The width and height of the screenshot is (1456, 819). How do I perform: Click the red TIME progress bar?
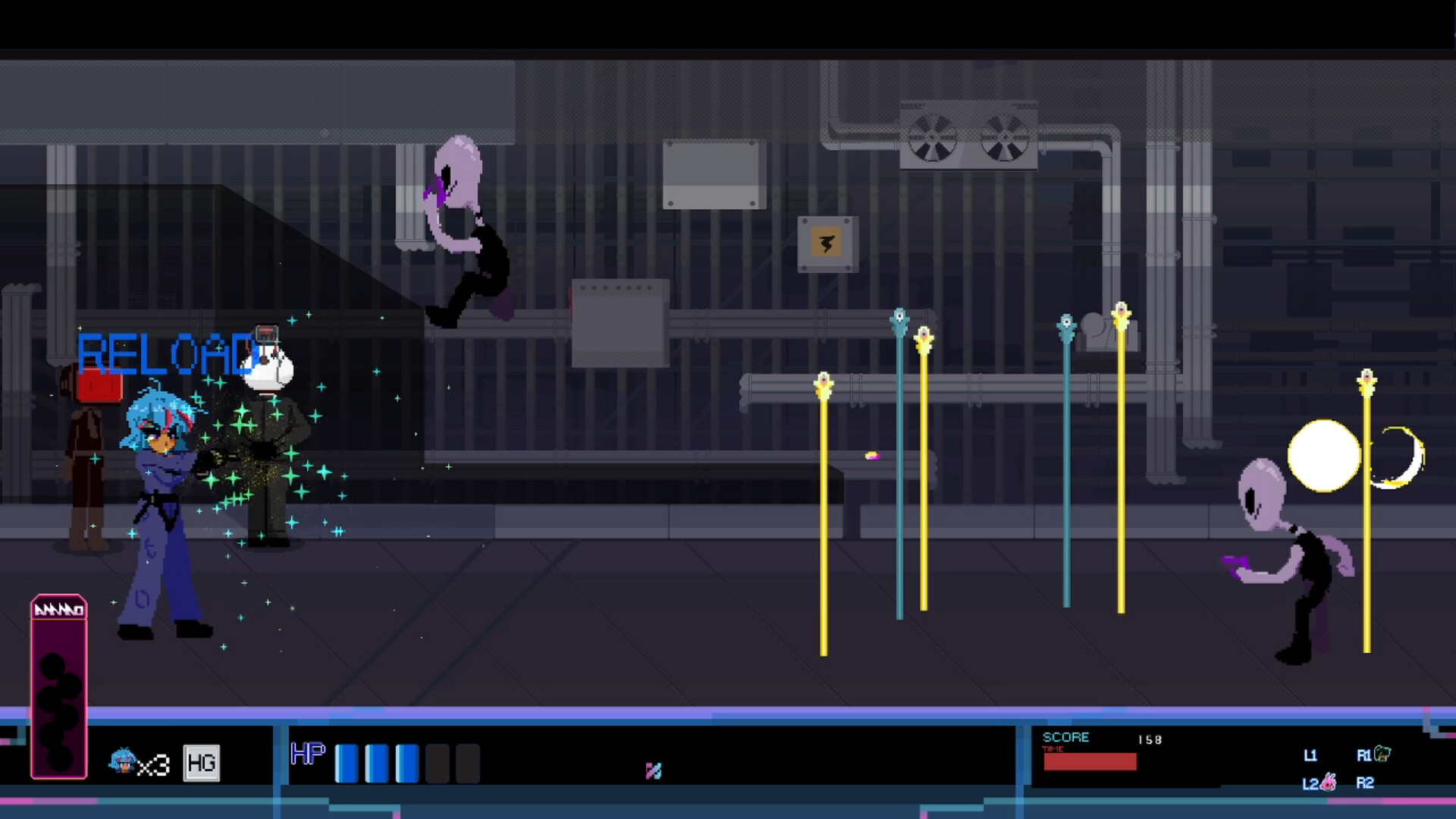pos(1090,761)
